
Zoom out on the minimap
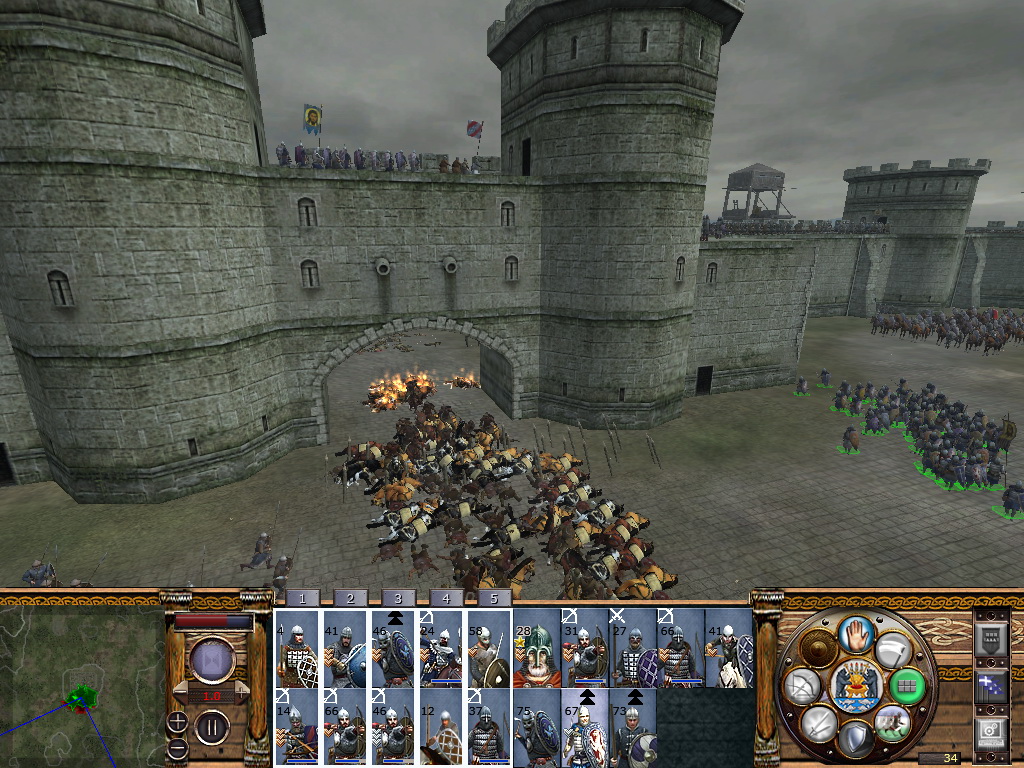177,748
